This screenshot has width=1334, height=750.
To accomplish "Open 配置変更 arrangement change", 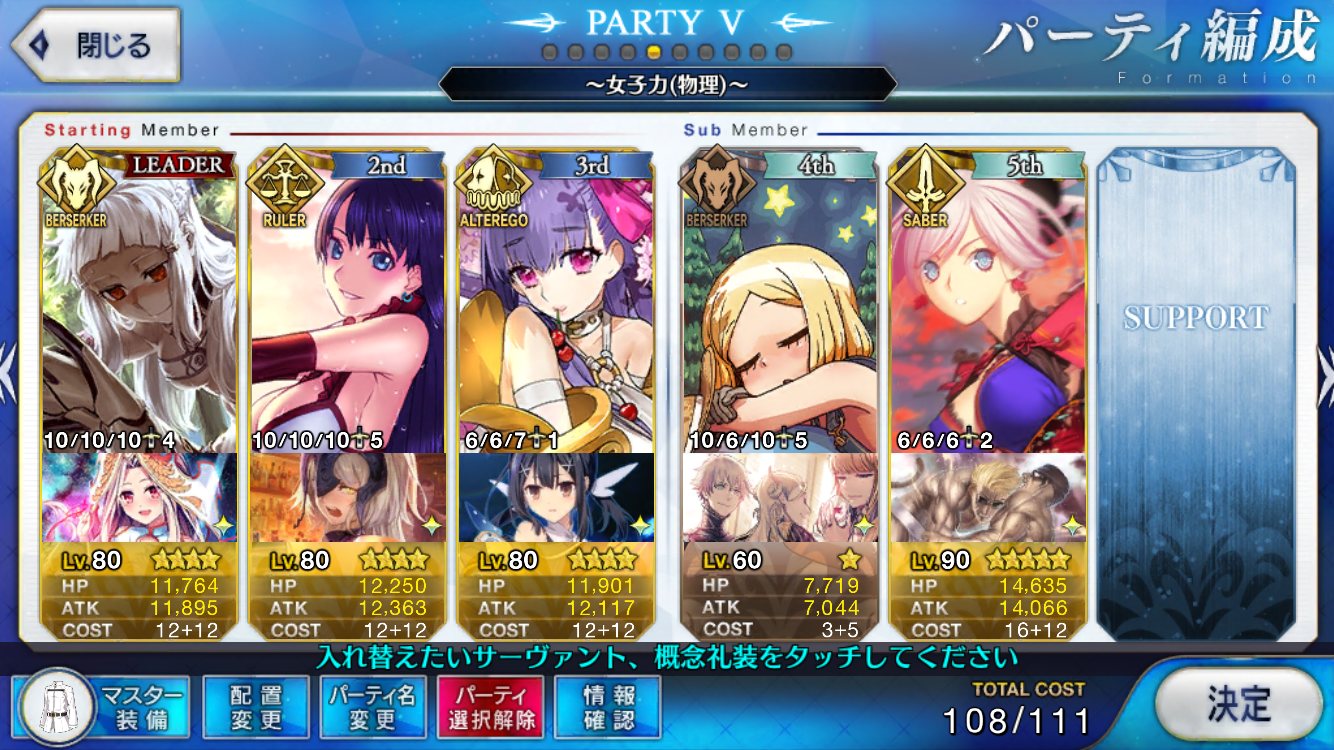I will 256,707.
